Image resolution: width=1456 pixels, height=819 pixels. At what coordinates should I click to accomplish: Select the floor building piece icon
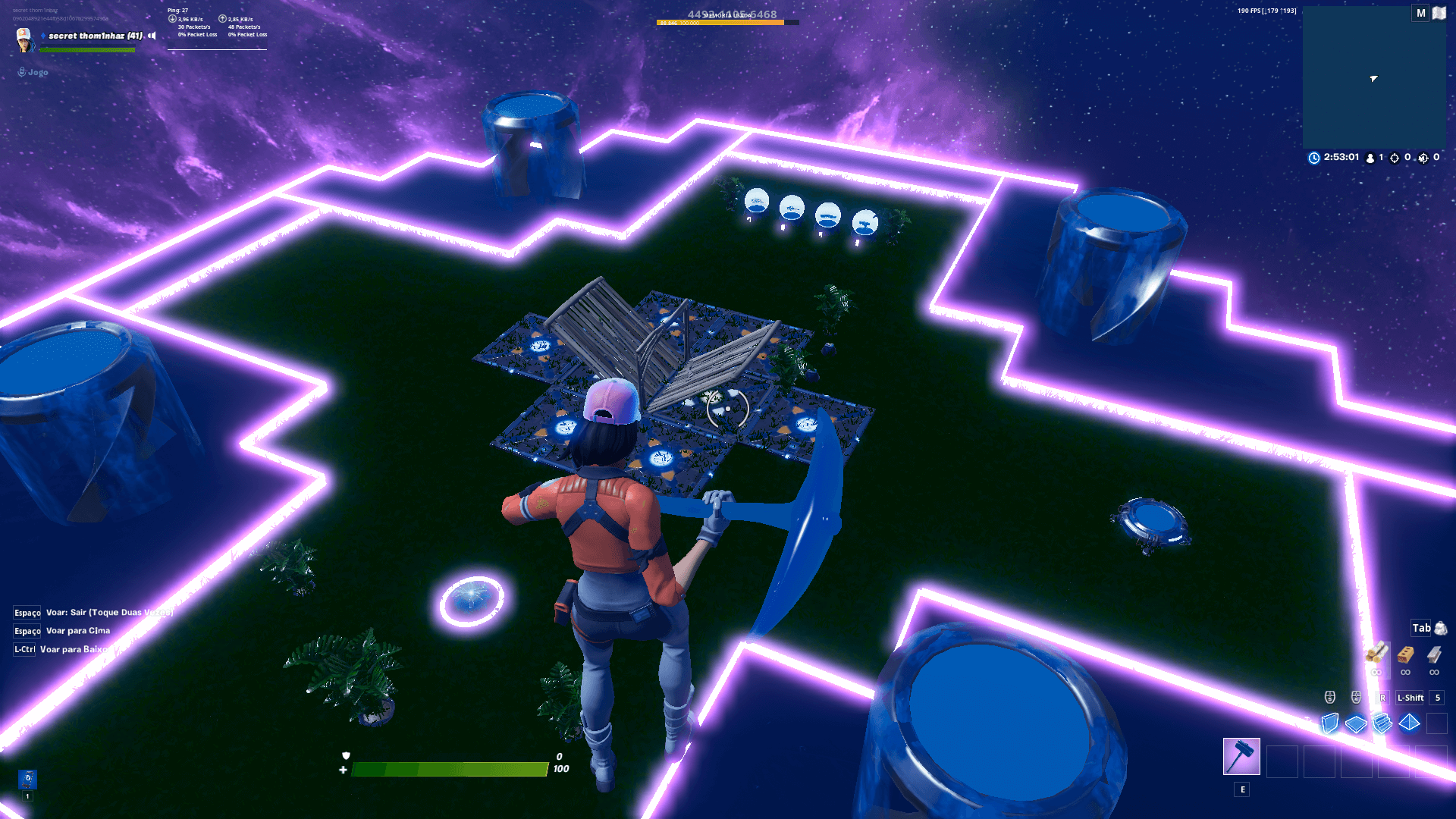click(x=1356, y=723)
